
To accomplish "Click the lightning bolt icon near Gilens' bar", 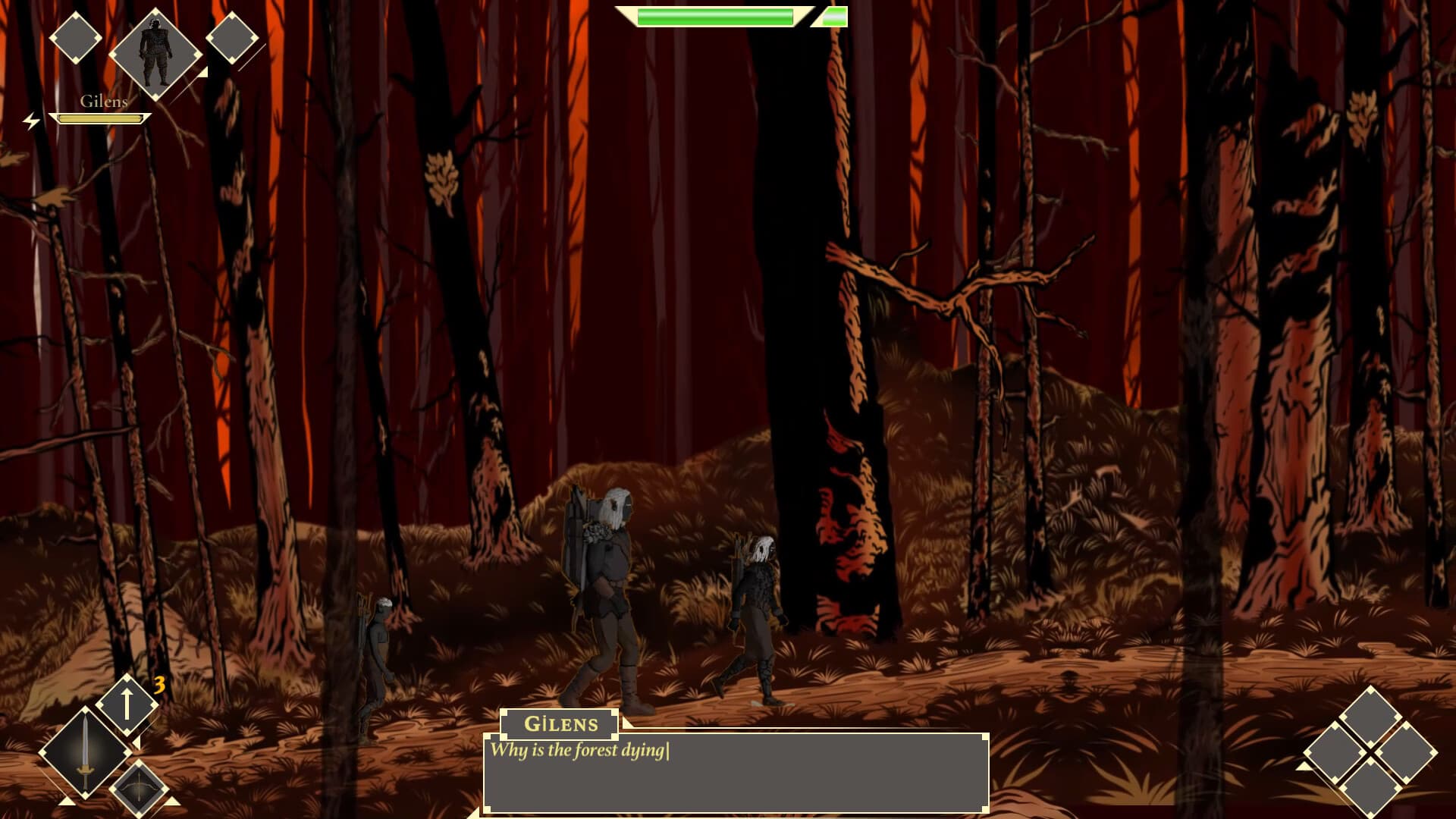I will pyautogui.click(x=31, y=120).
